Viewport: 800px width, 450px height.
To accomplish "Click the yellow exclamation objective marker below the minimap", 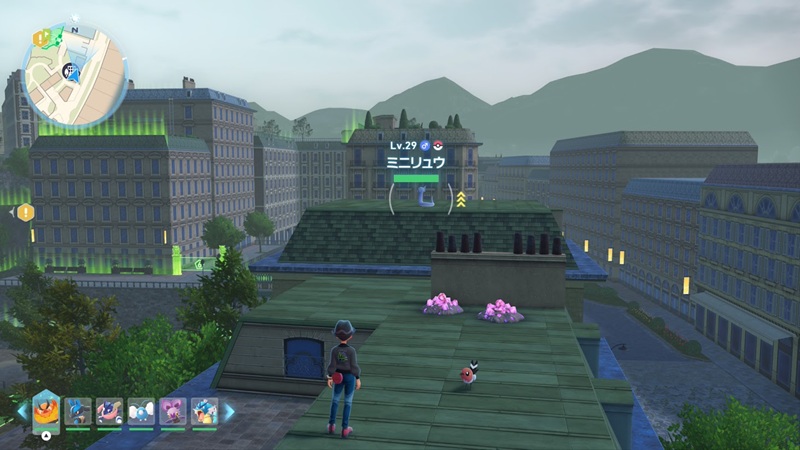I will point(26,212).
